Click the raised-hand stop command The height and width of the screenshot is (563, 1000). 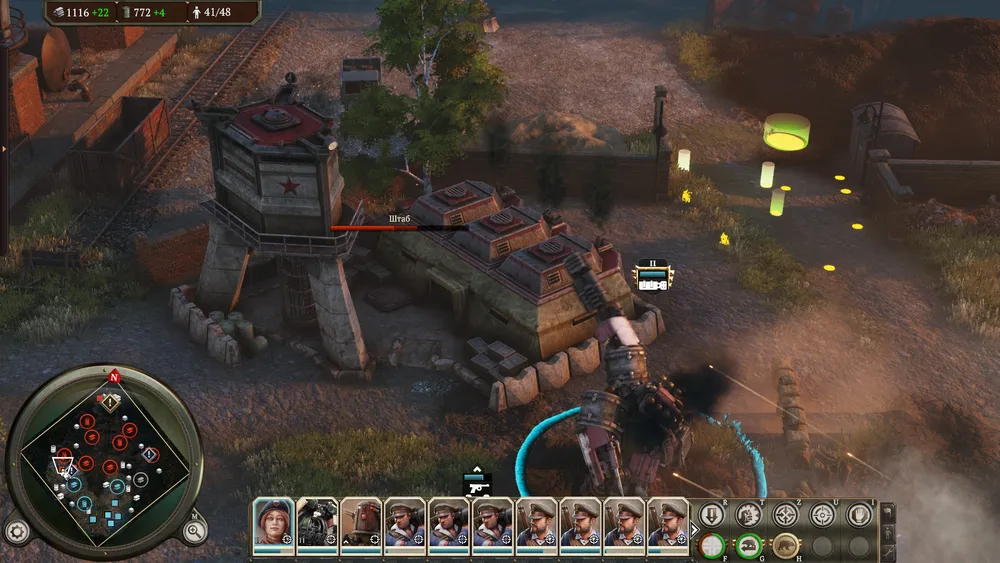click(x=858, y=515)
